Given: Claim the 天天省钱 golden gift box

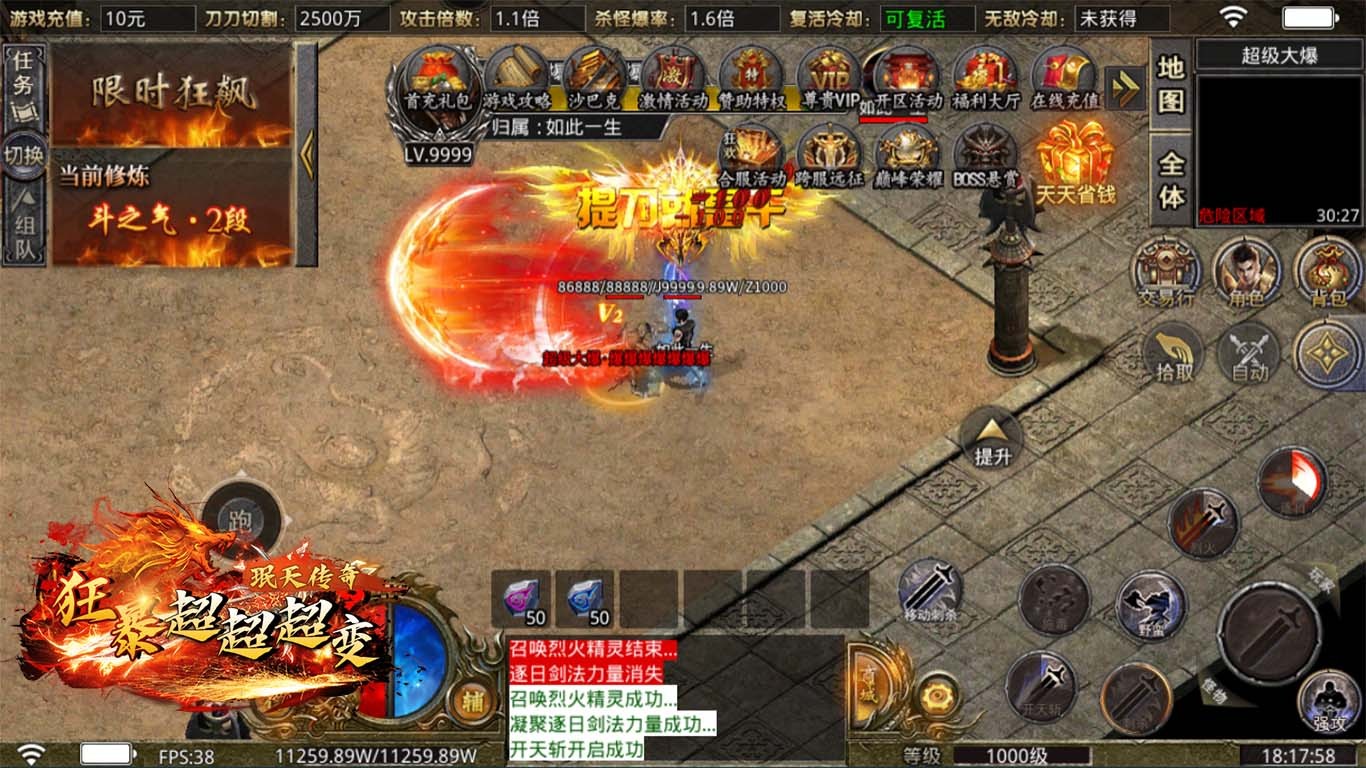Looking at the screenshot, I should pos(1075,160).
